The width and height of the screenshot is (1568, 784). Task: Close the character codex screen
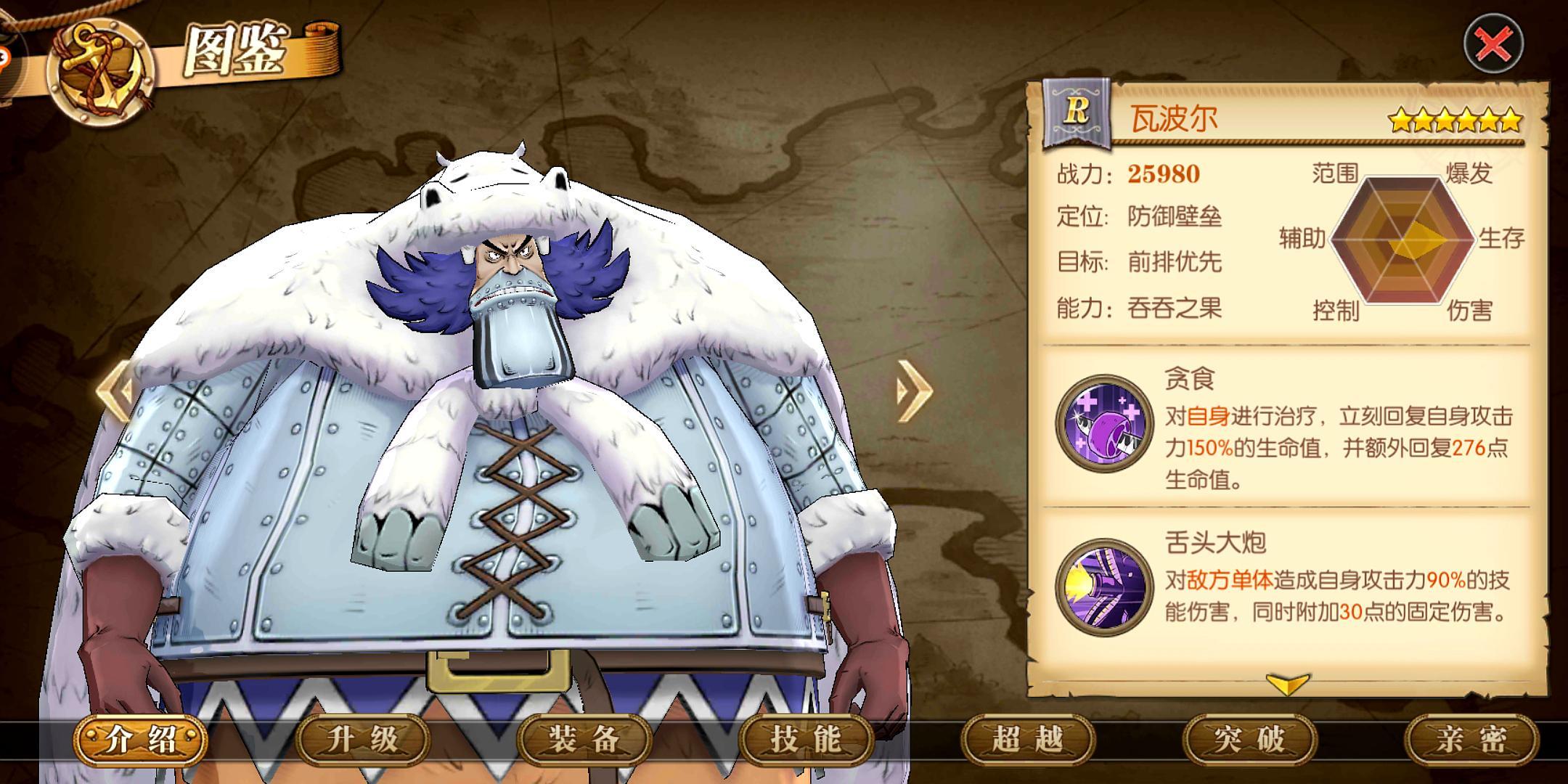[1494, 45]
